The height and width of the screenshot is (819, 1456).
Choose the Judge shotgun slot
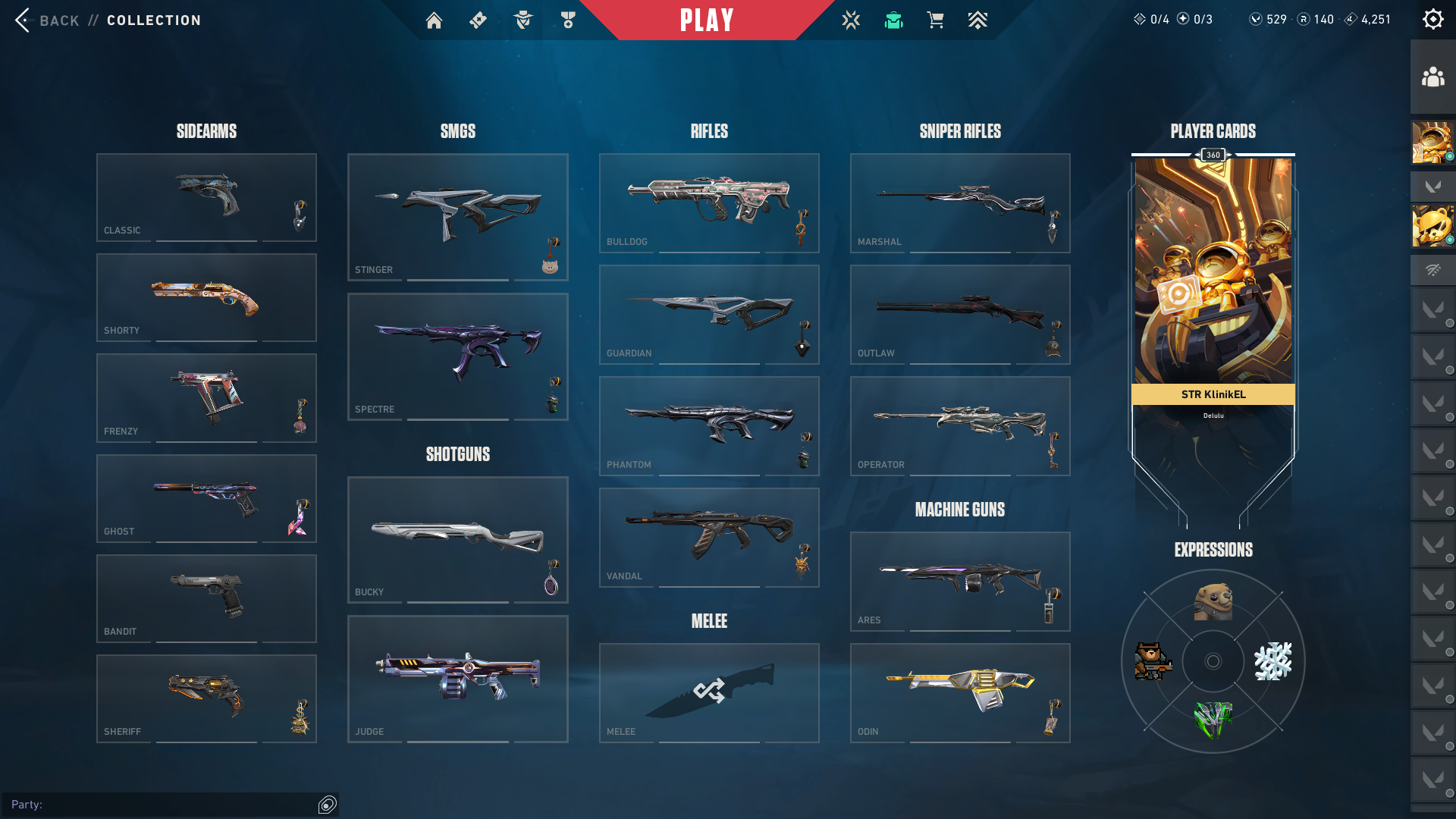pos(457,679)
